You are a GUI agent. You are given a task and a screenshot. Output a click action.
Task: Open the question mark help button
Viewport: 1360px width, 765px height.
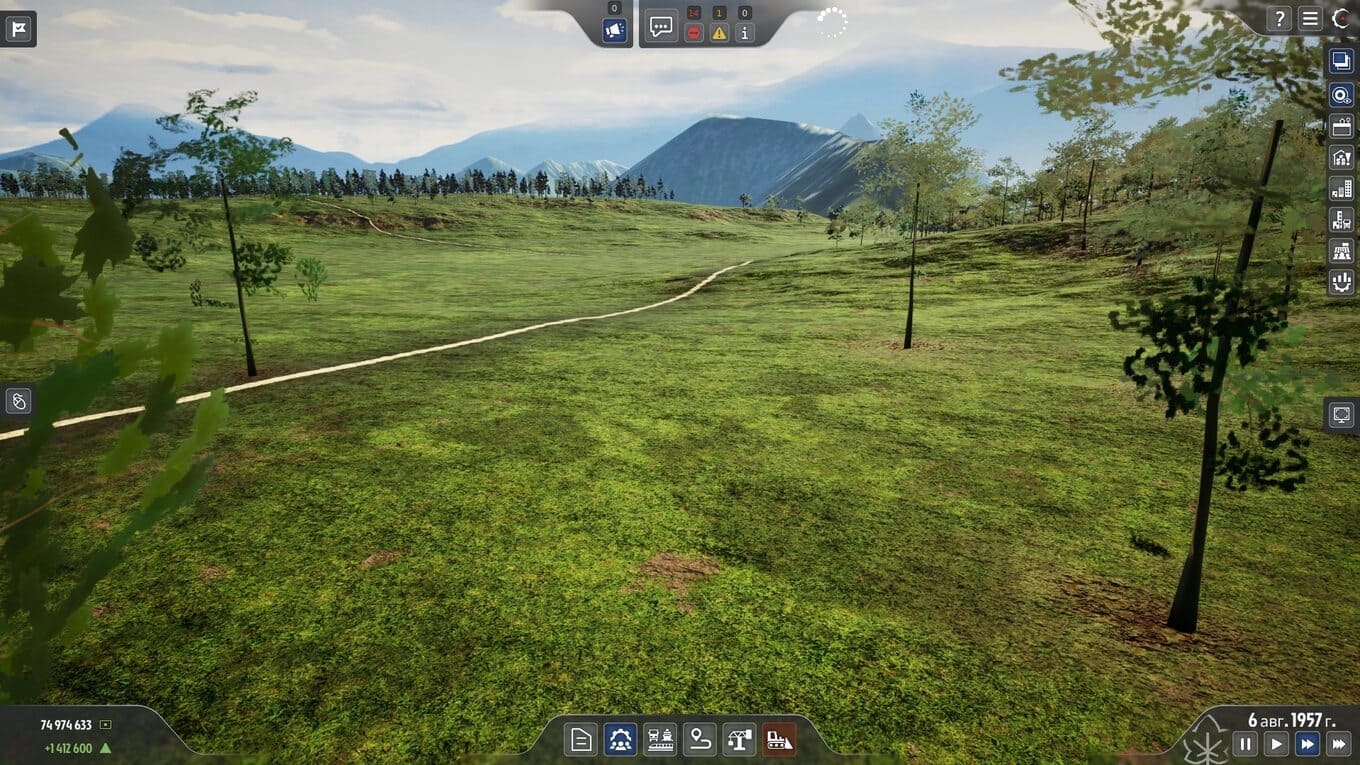(1279, 18)
